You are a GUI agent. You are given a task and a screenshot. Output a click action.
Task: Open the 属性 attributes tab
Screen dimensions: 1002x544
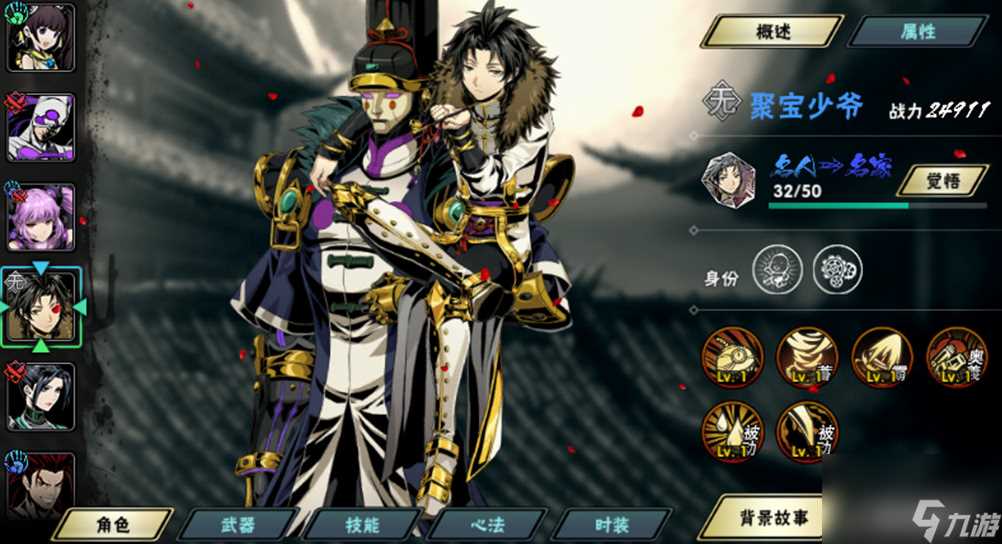(917, 31)
